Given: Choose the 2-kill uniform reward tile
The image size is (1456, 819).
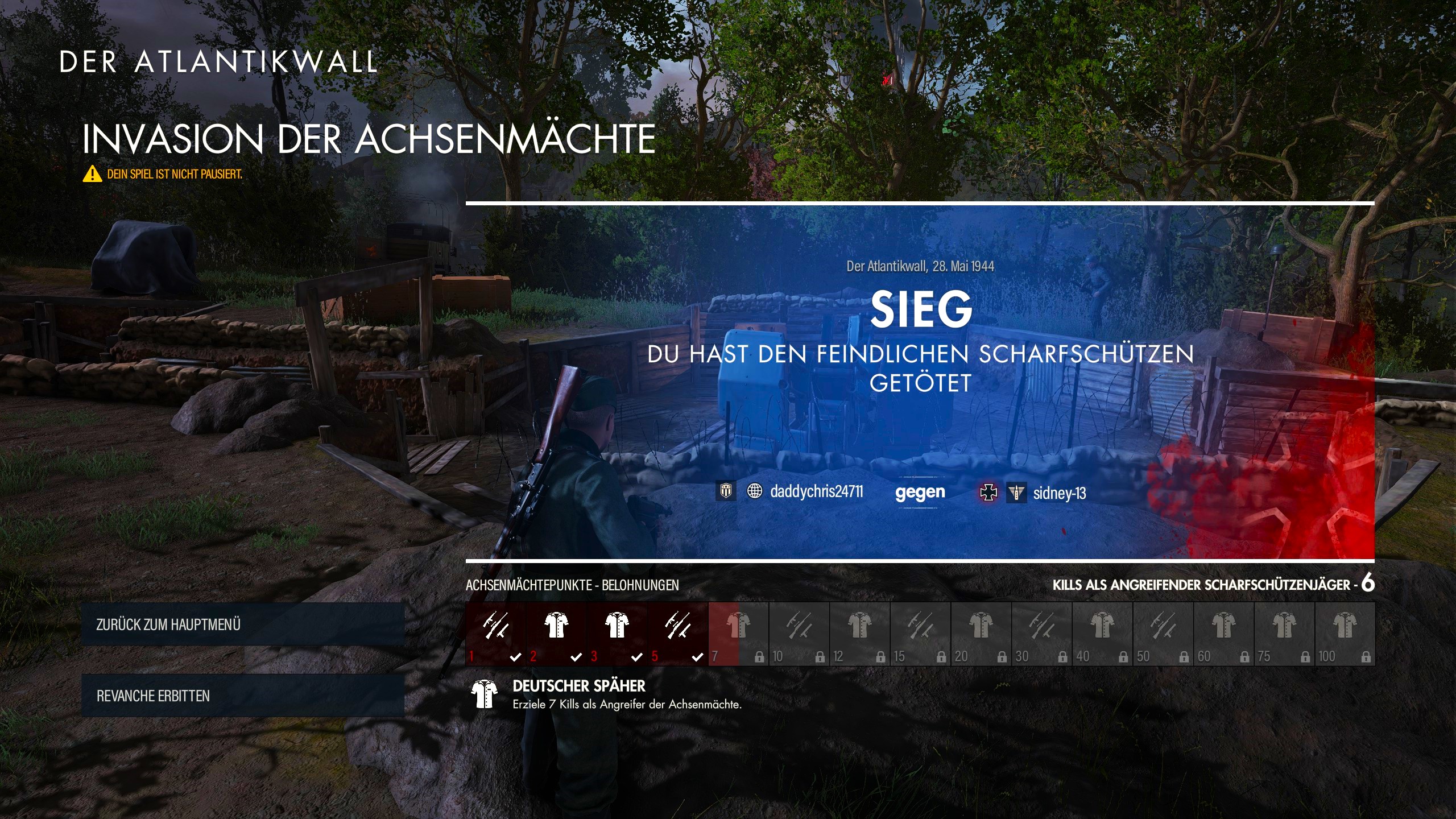Looking at the screenshot, I should click(556, 633).
